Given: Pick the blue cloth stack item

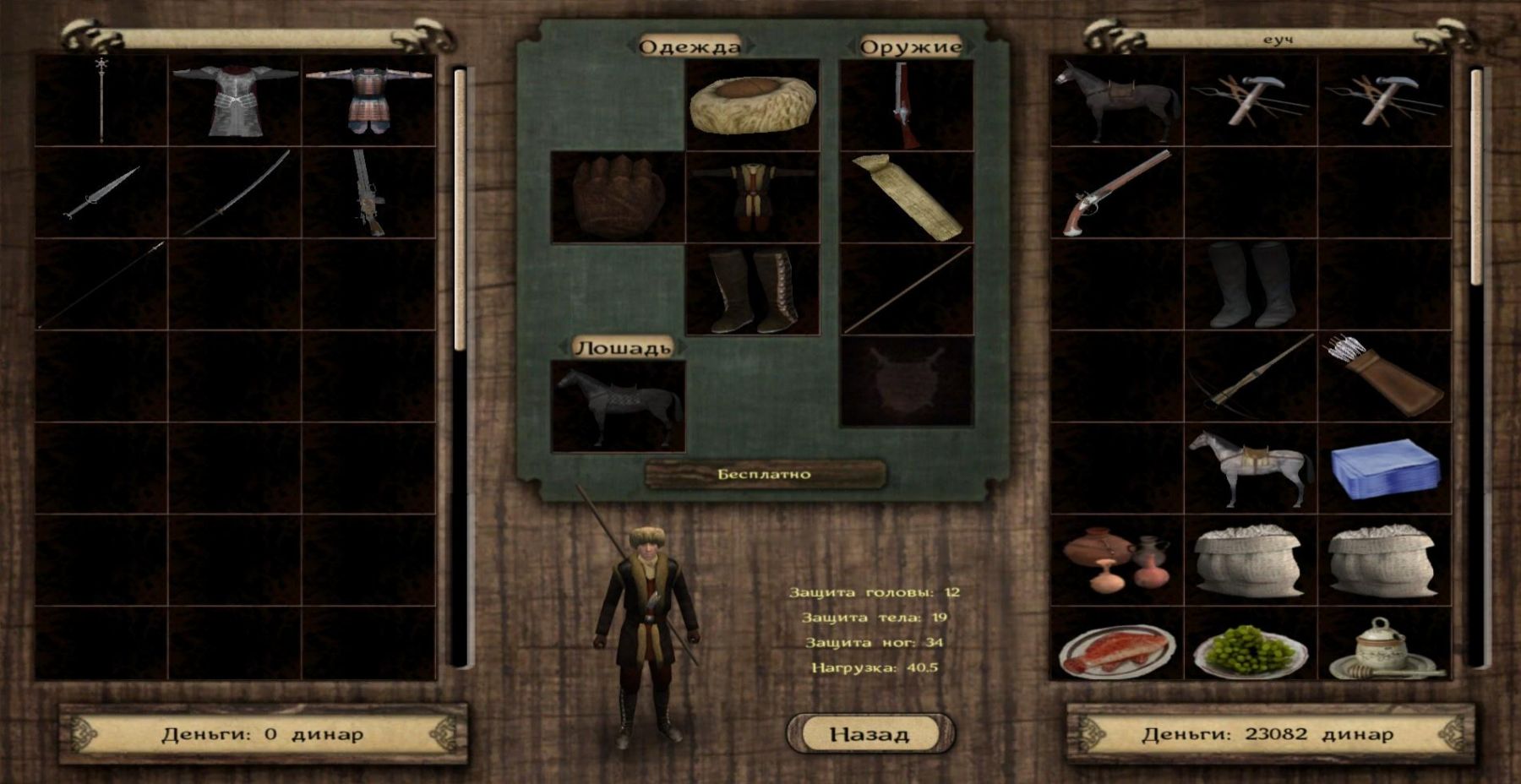Looking at the screenshot, I should tap(1384, 469).
